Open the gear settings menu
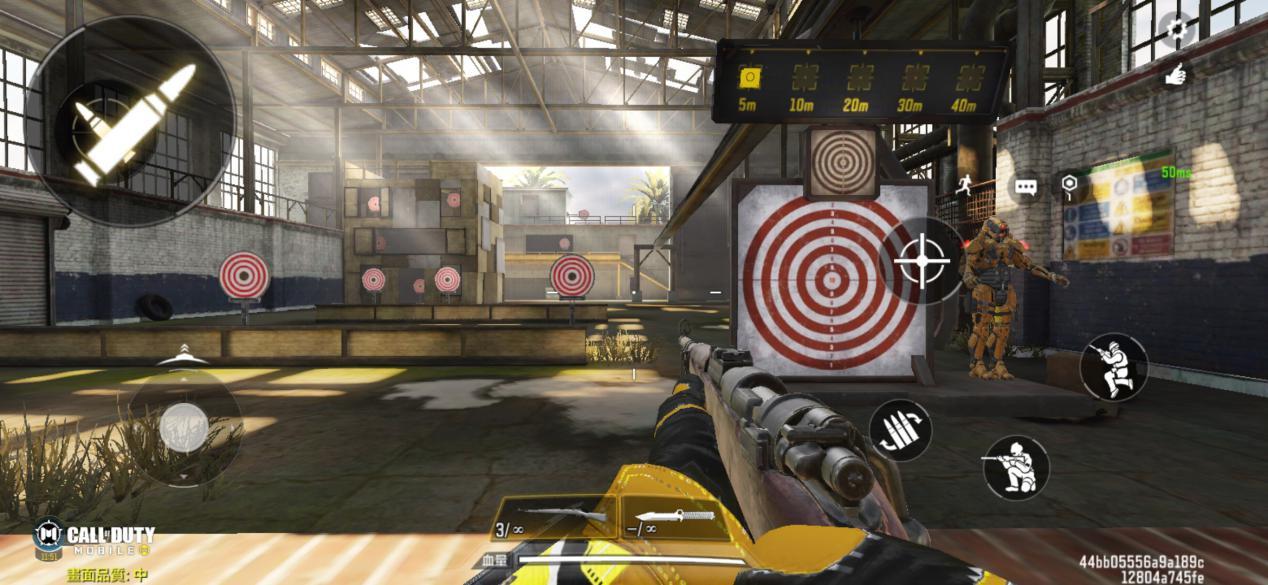 (x=1178, y=29)
